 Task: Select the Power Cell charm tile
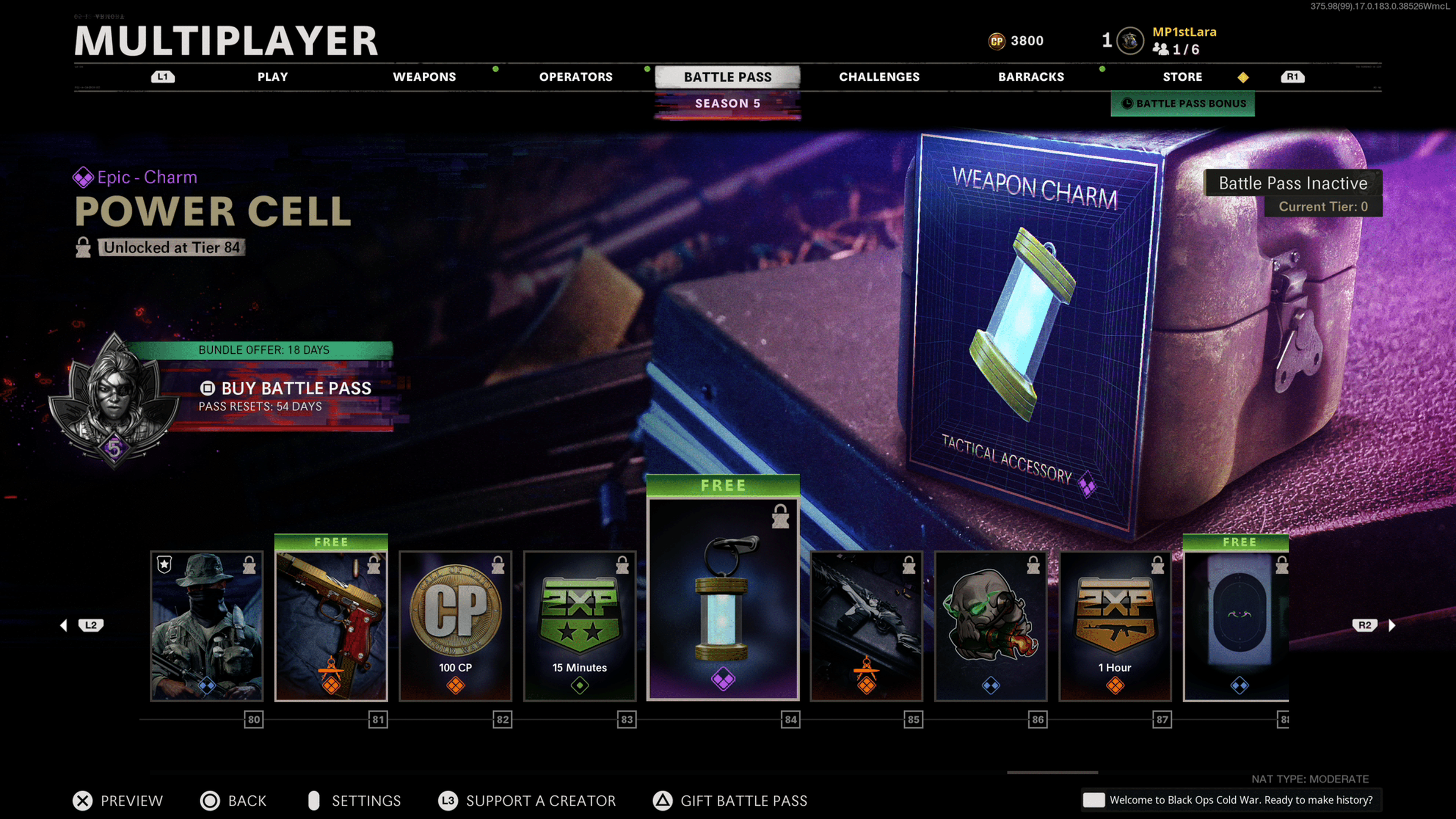723,599
